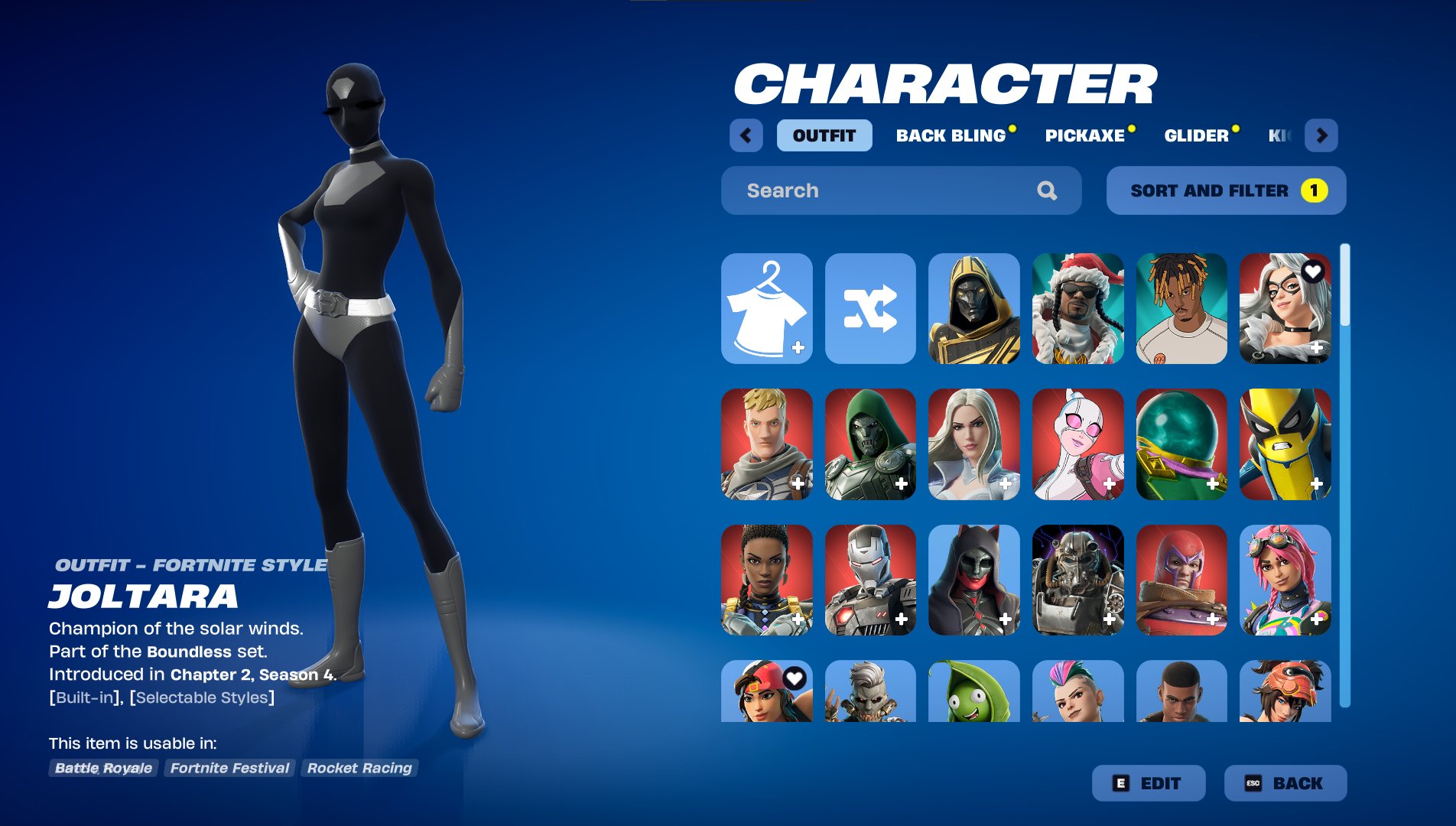Viewport: 1456px width, 826px height.
Task: Click the magnifying glass icon in the search bar
Action: (1047, 190)
